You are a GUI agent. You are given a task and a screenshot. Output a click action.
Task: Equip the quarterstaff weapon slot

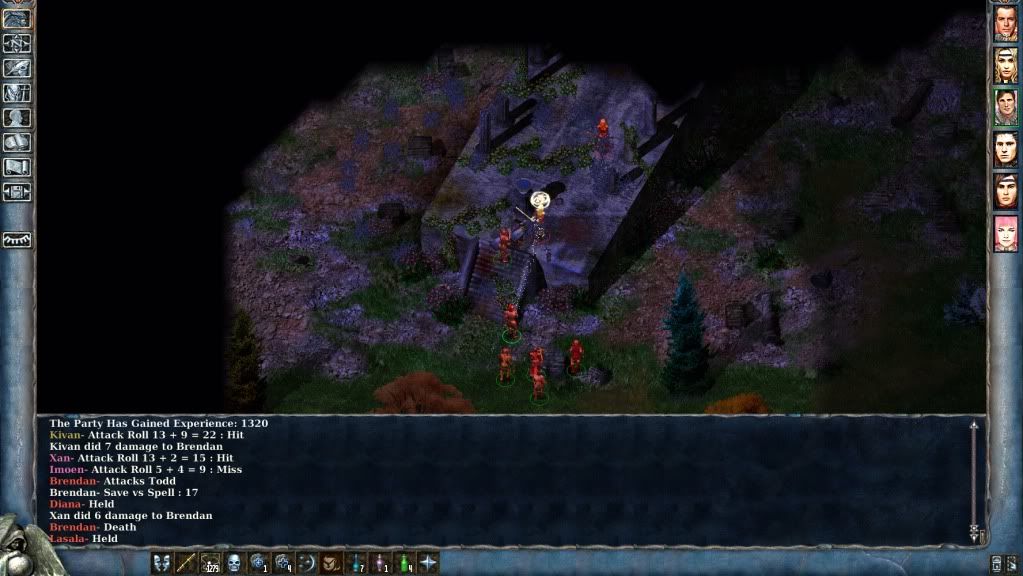tap(185, 563)
